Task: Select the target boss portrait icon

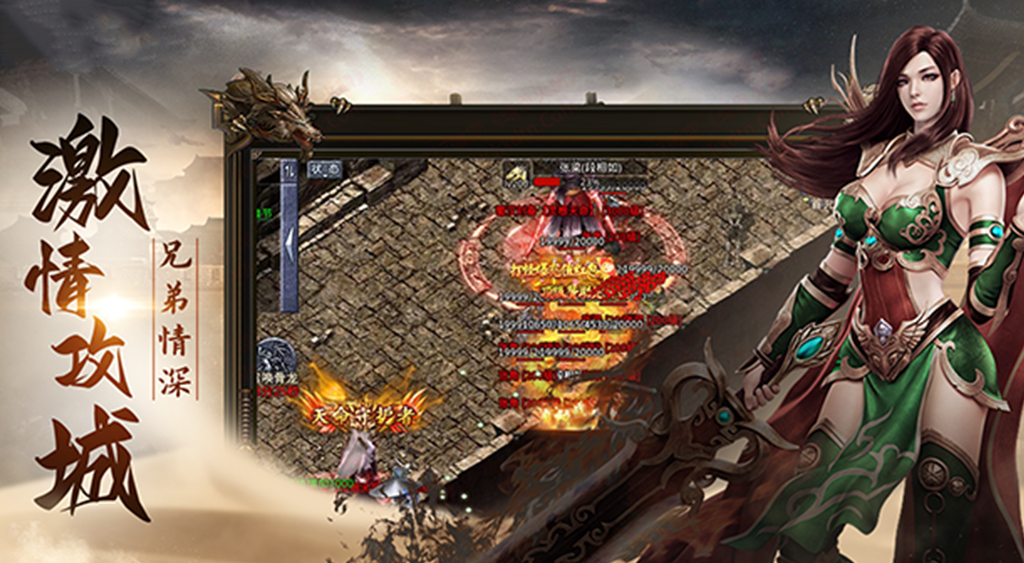Action: [516, 174]
